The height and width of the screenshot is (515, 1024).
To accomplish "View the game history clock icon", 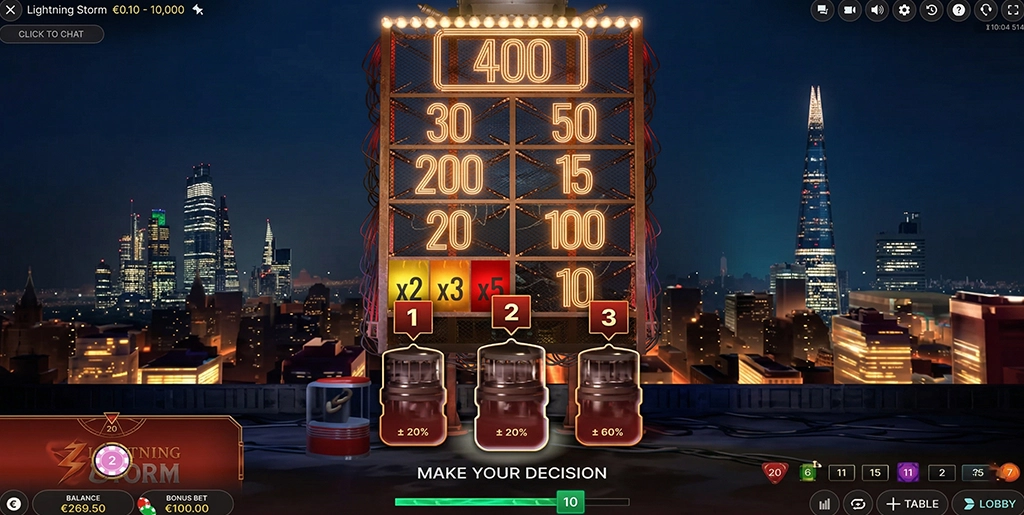I will point(931,10).
